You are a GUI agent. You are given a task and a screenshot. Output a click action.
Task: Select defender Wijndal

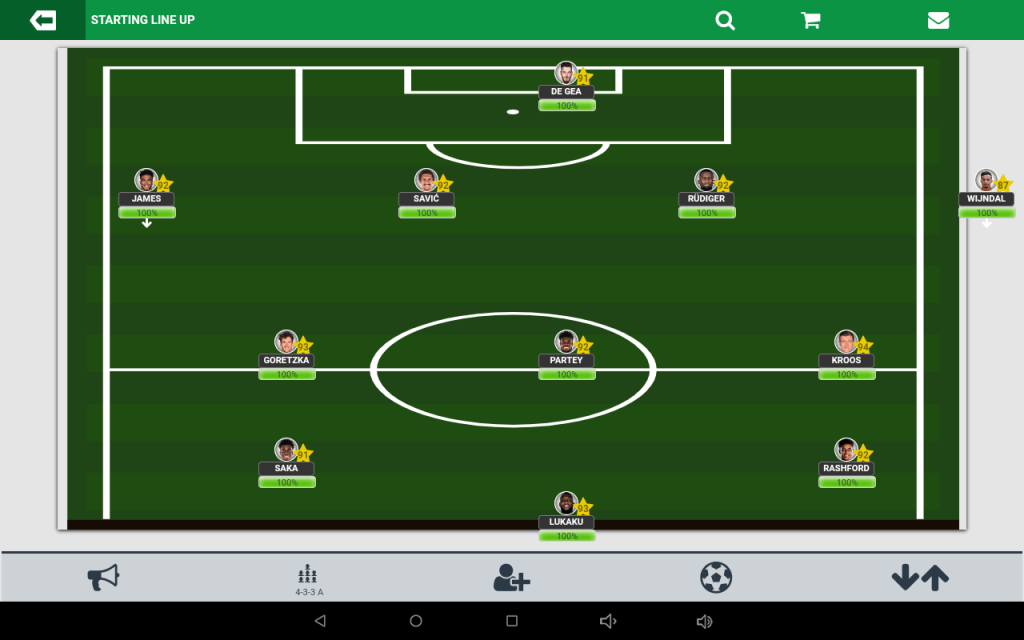tap(987, 193)
